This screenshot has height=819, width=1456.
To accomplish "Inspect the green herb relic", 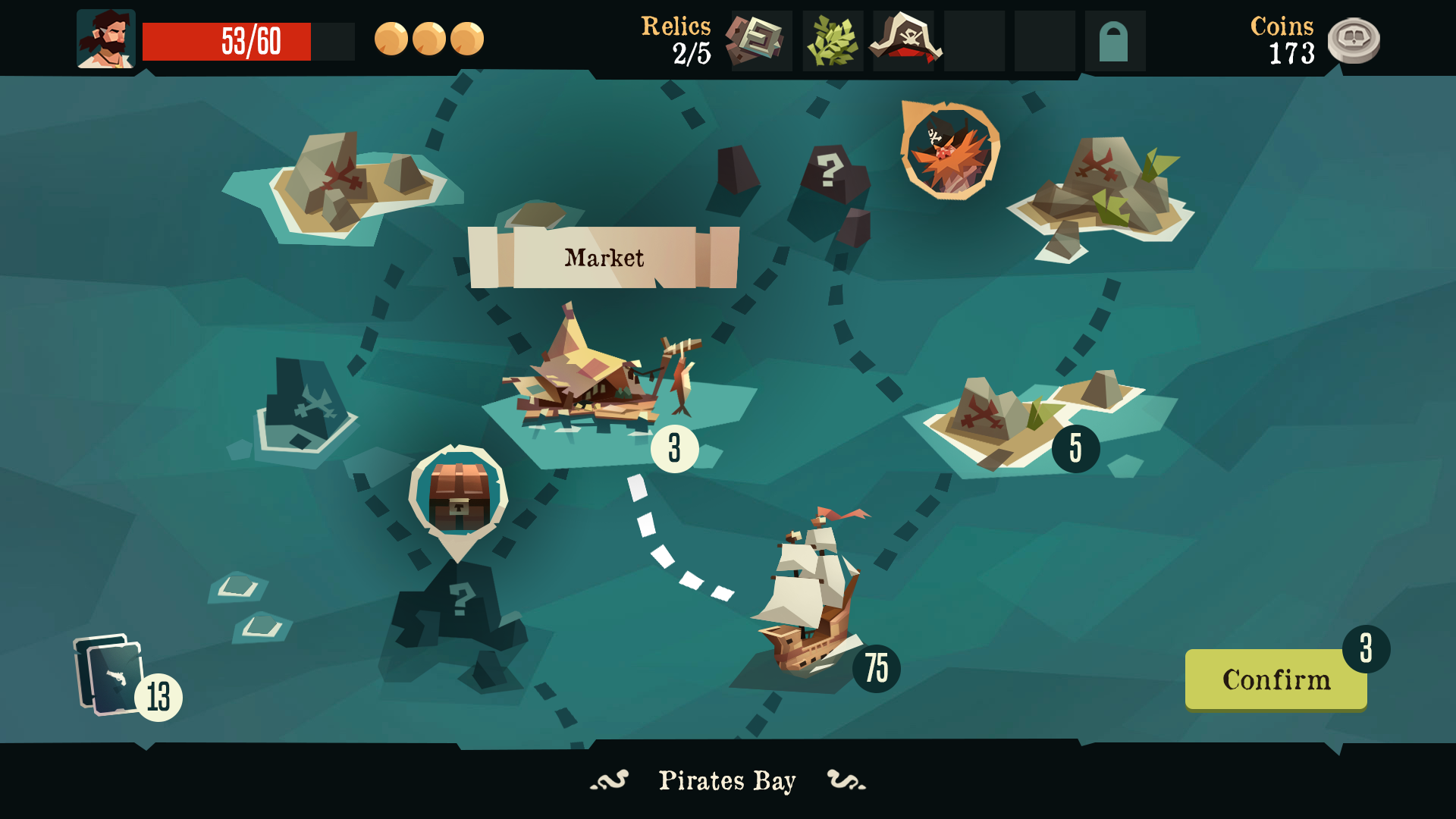I will pyautogui.click(x=832, y=41).
